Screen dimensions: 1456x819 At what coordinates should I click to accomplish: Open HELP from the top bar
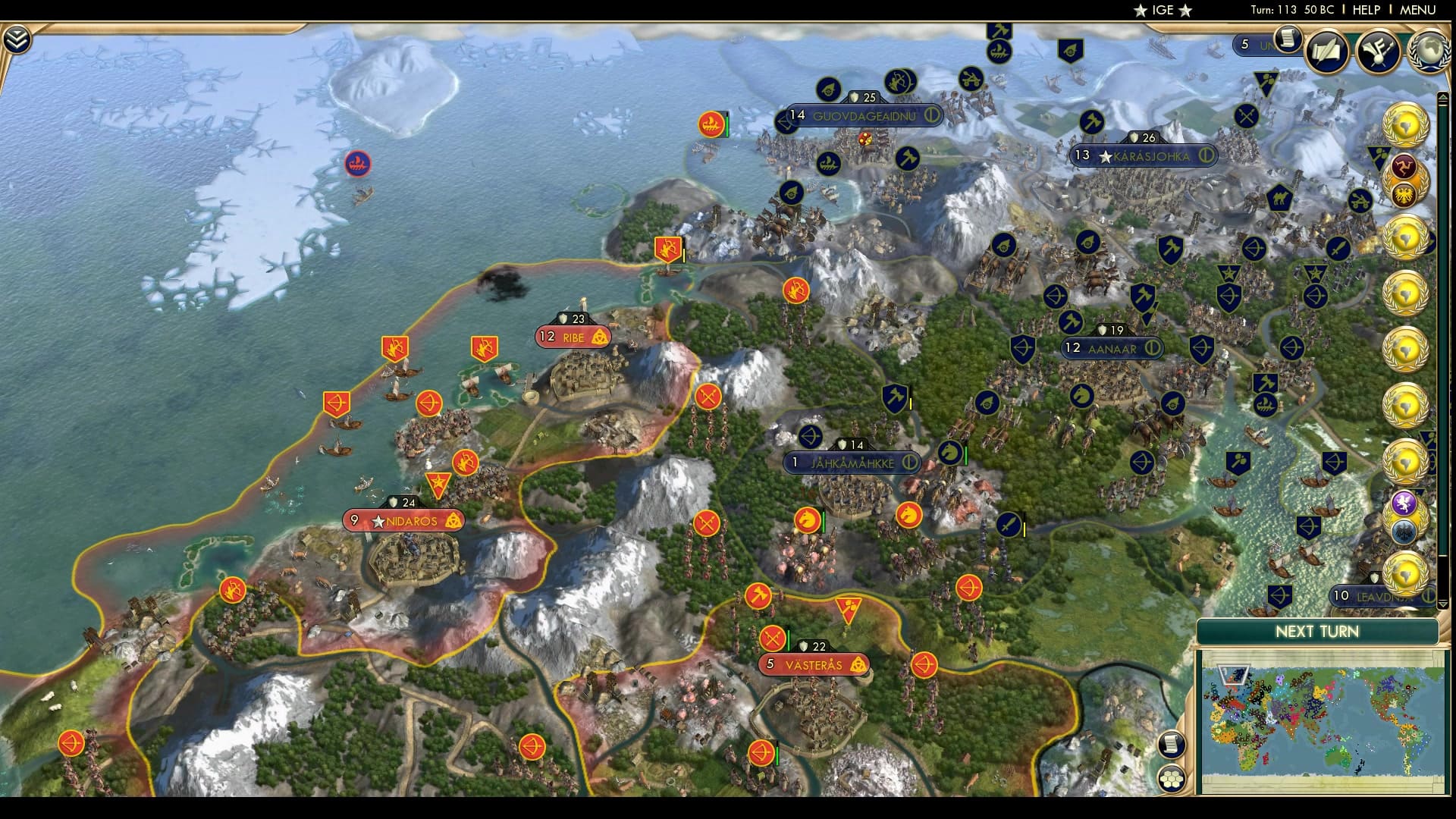tap(1365, 10)
